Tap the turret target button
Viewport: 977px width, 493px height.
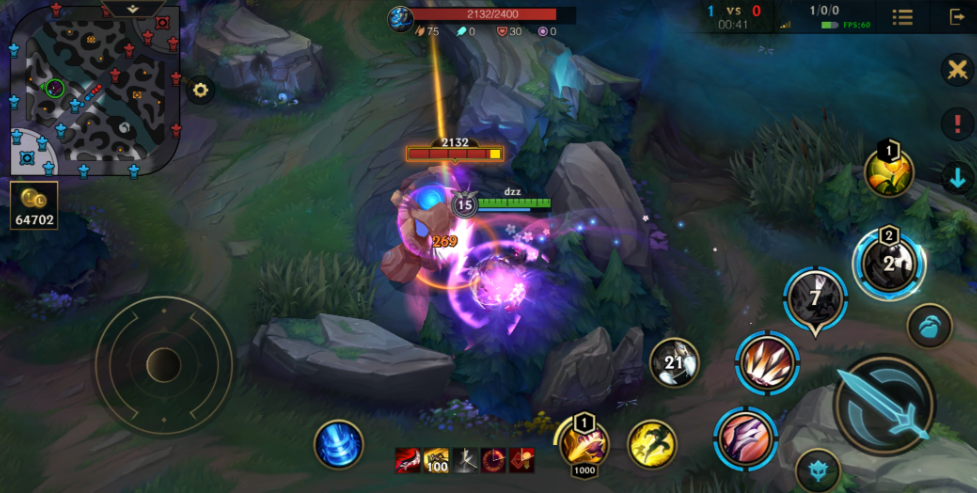(x=817, y=471)
